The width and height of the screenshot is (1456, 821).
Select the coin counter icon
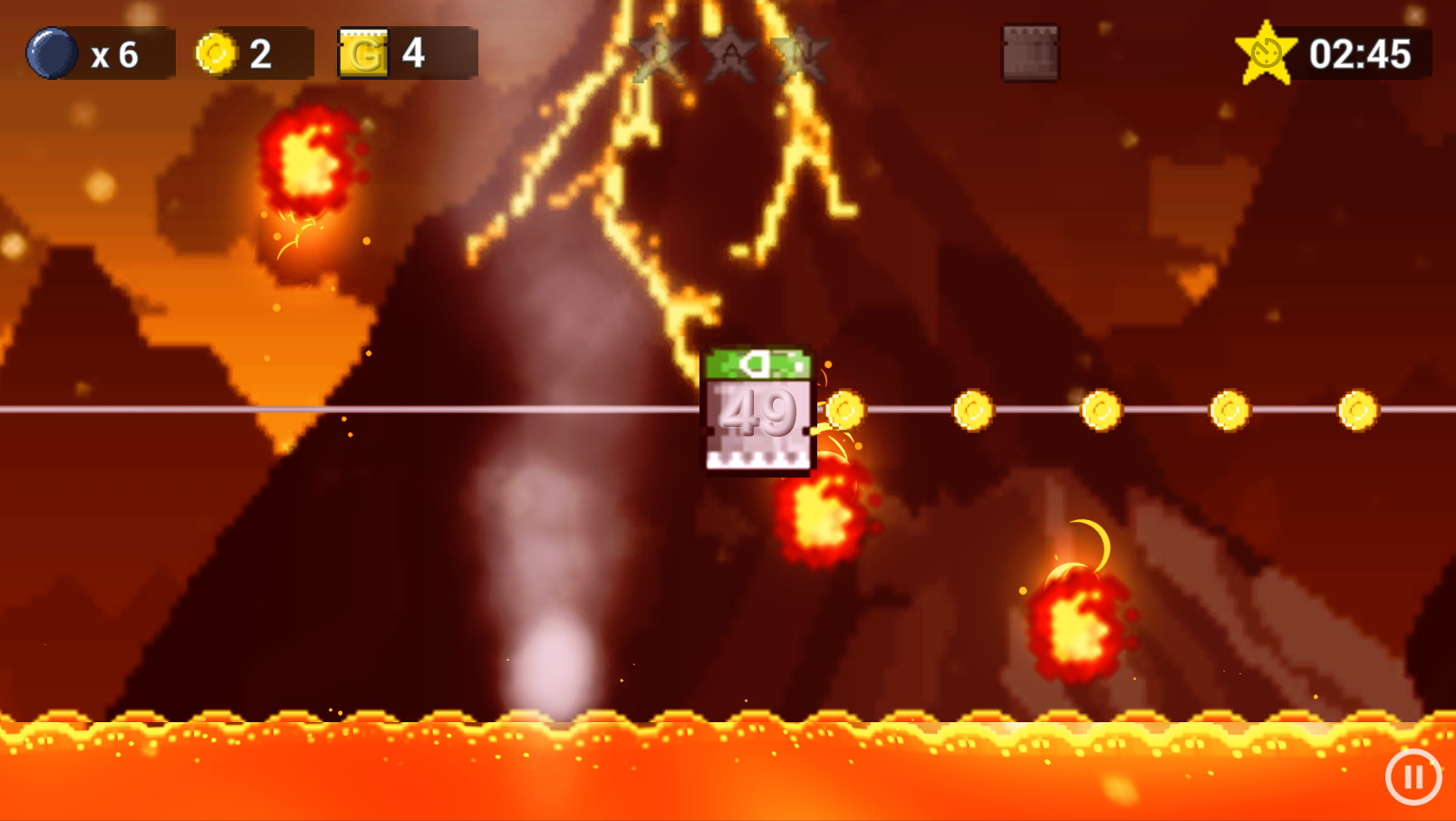(215, 52)
